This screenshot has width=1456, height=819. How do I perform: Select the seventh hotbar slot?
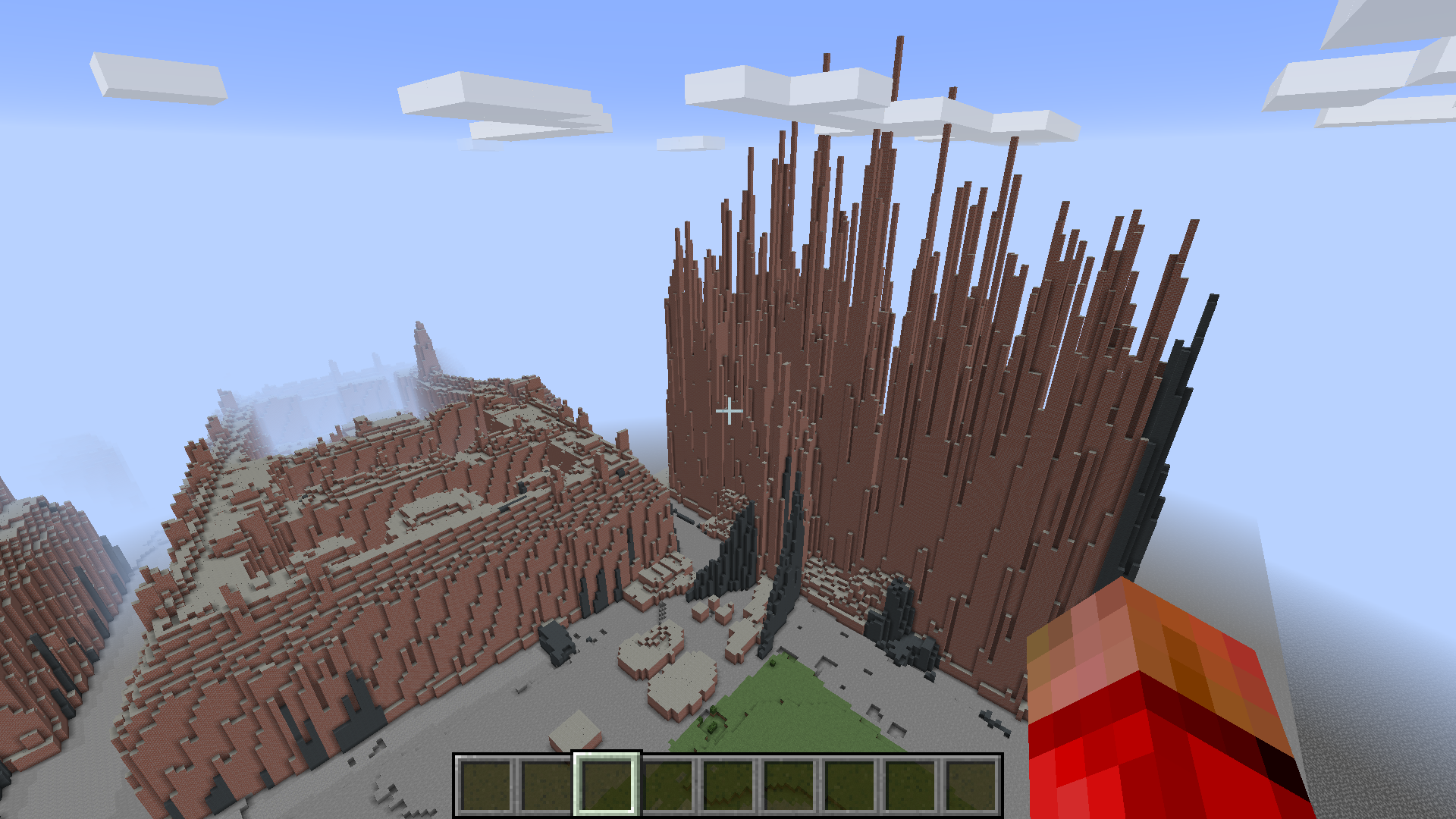pos(849,785)
